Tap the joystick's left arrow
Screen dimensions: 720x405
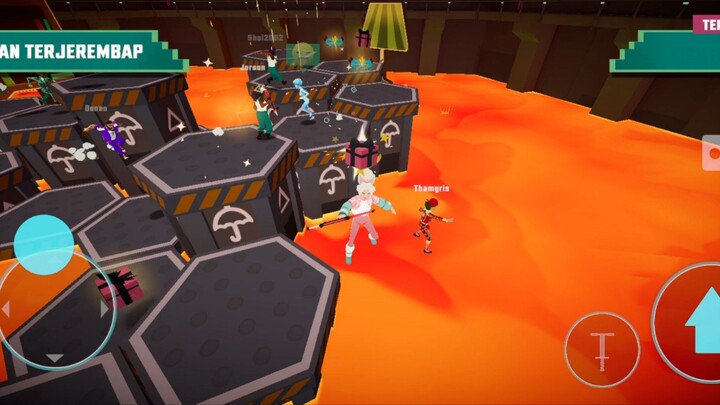(x=6, y=309)
